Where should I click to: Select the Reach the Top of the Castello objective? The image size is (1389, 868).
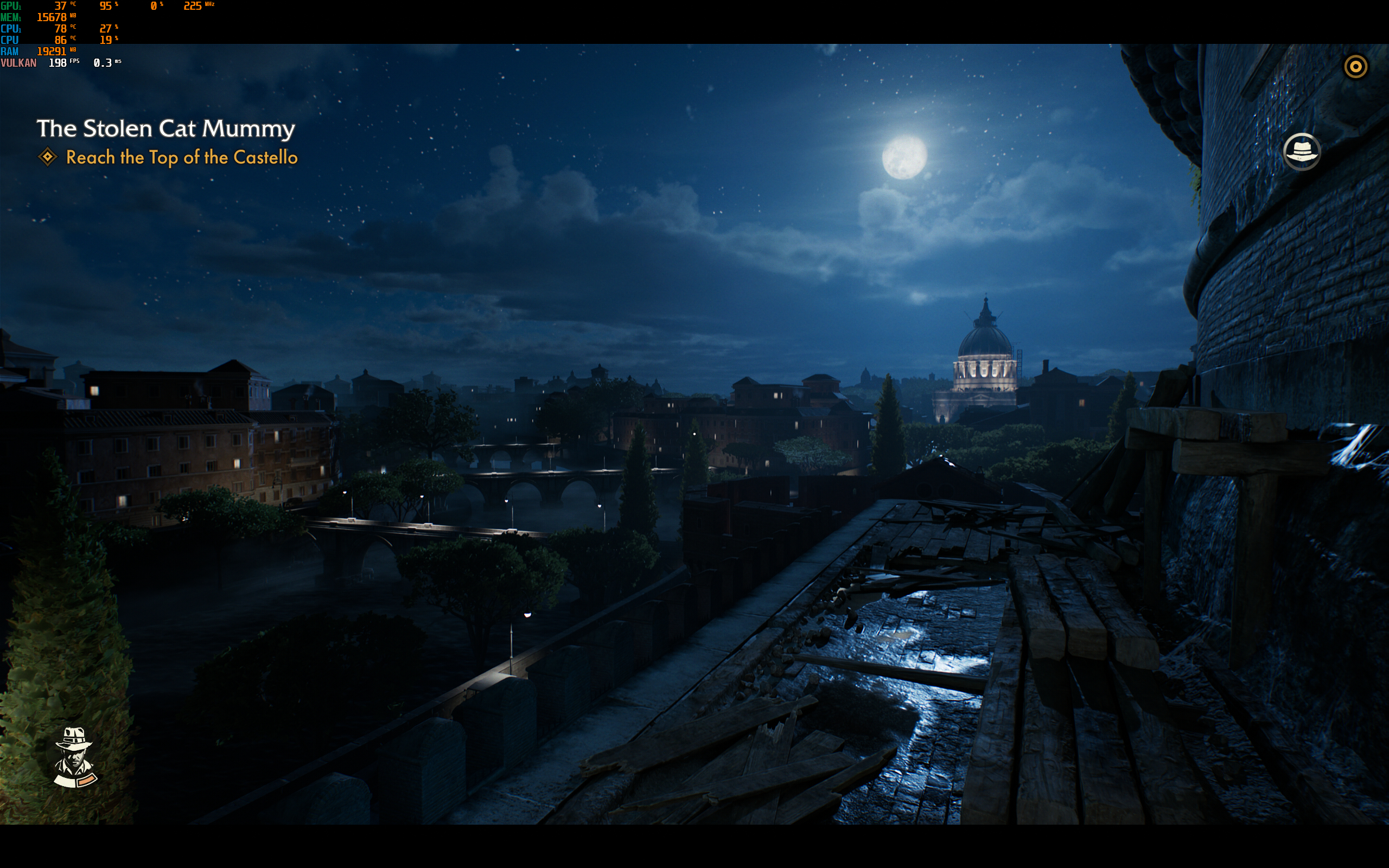(x=181, y=157)
